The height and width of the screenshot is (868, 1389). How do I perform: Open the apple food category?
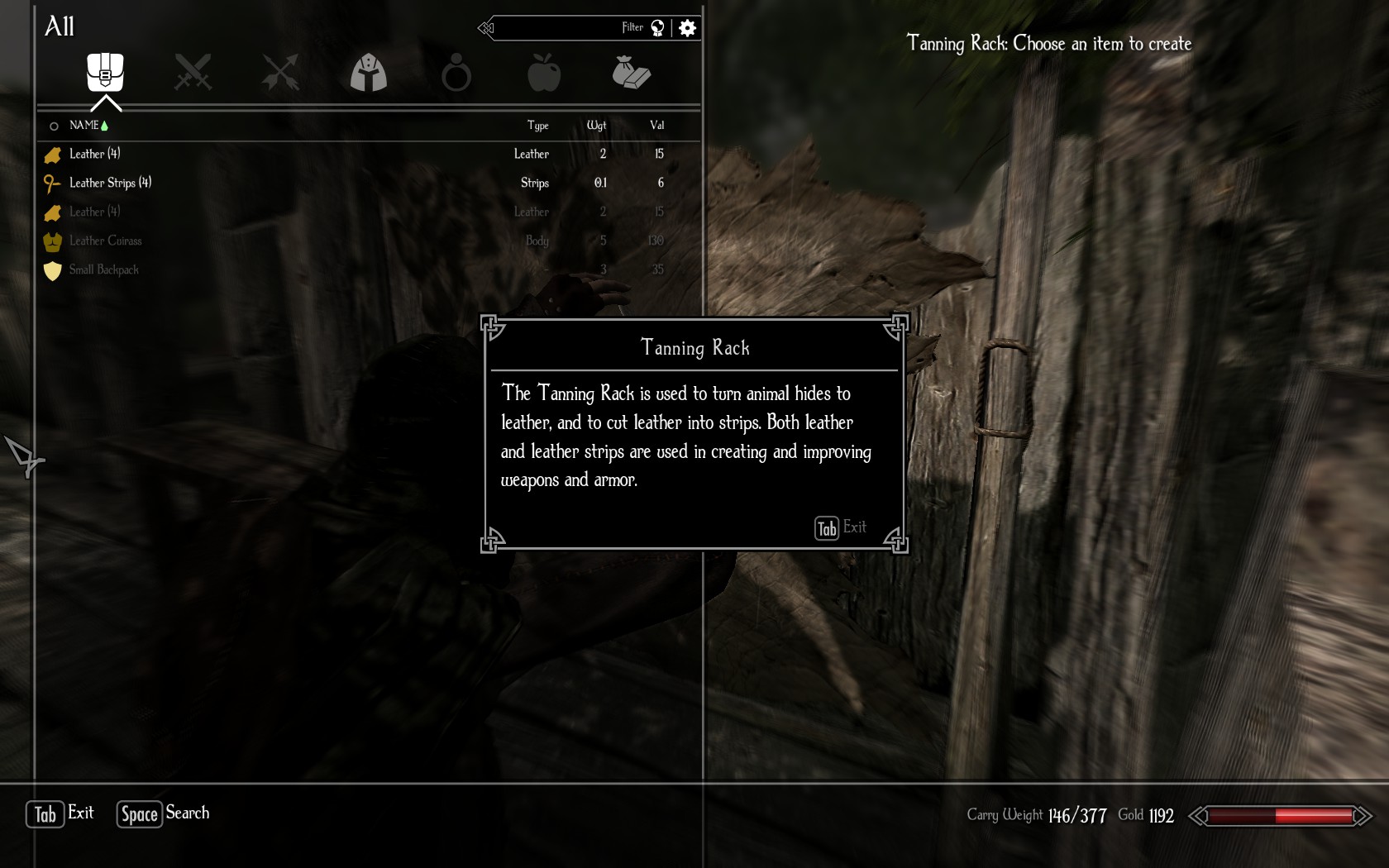pos(544,73)
